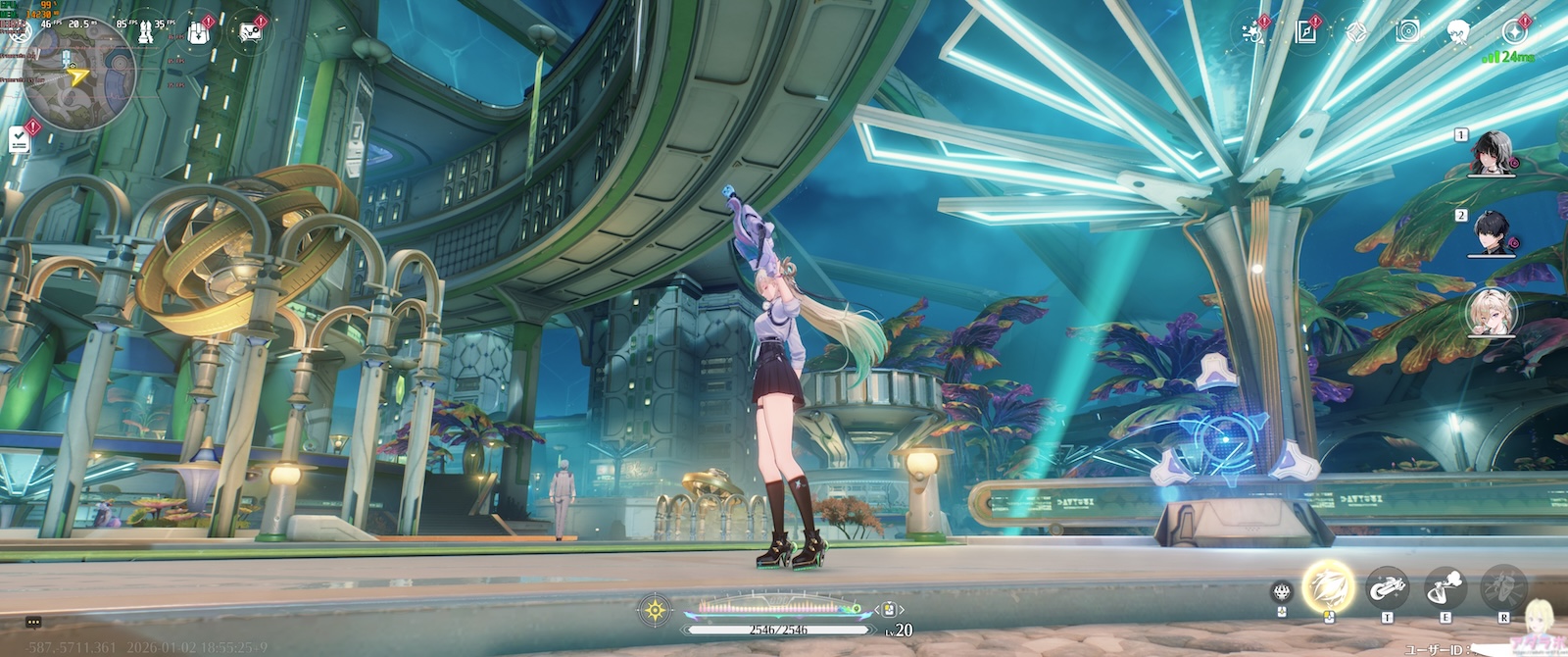Viewport: 1568px width, 657px height.
Task: Click the diamond star emblem icon
Action: tap(1355, 32)
